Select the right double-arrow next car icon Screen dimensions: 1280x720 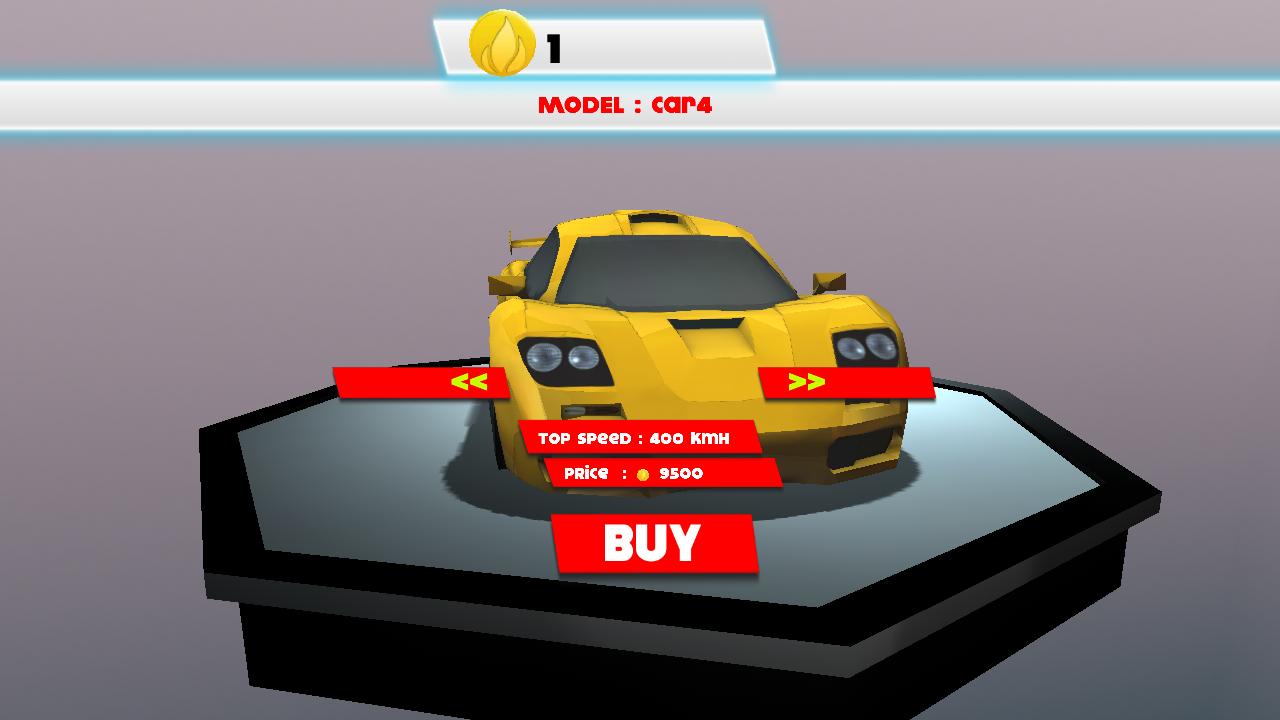pos(808,380)
